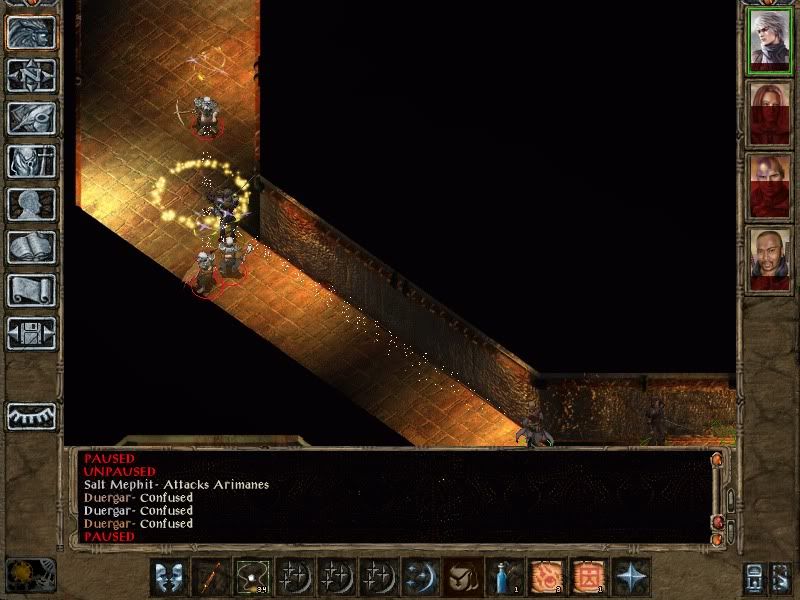Open the spellbook button
The height and width of the screenshot is (600, 800).
31,247
